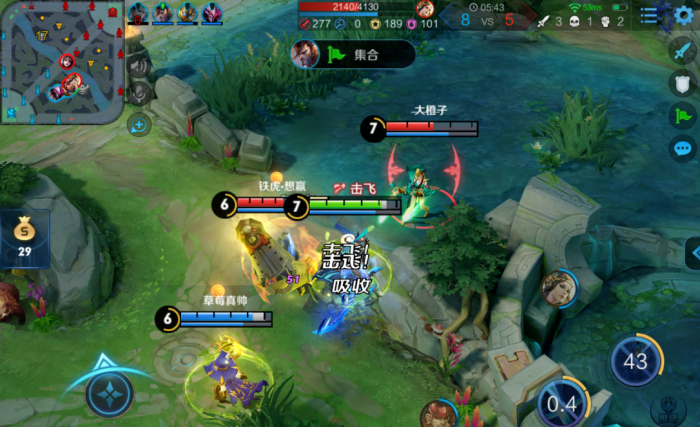Open the scoreboard list icon
Screen dimensions: 700x427
pos(650,15)
